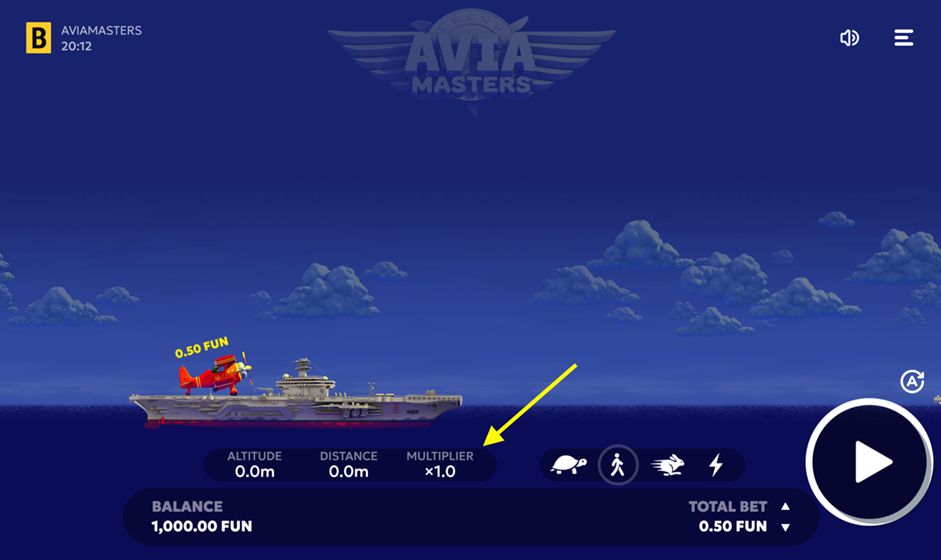Activate the lightning bolt turbo speed

[716, 465]
